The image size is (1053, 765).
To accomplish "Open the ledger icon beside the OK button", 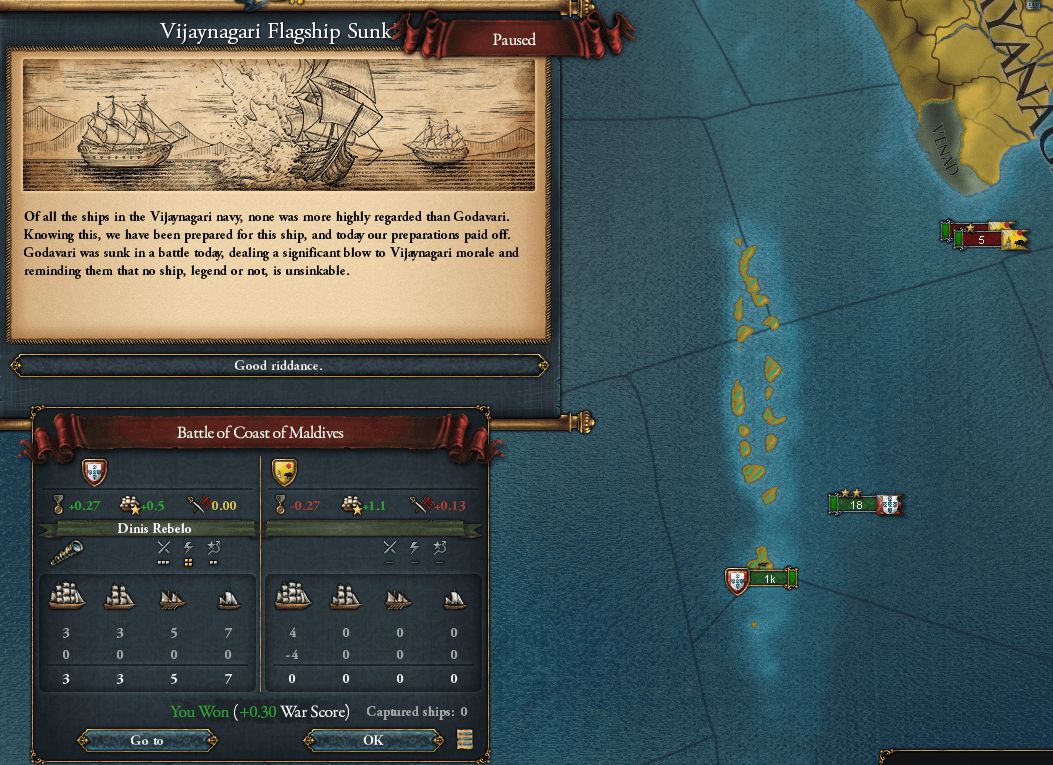I will 464,740.
